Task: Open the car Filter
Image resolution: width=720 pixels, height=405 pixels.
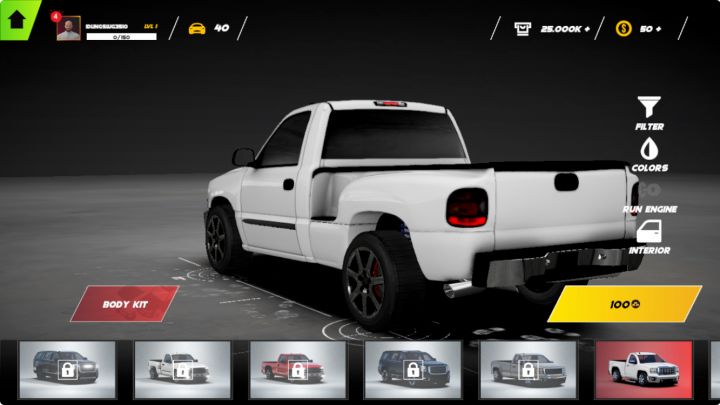Action: (649, 113)
